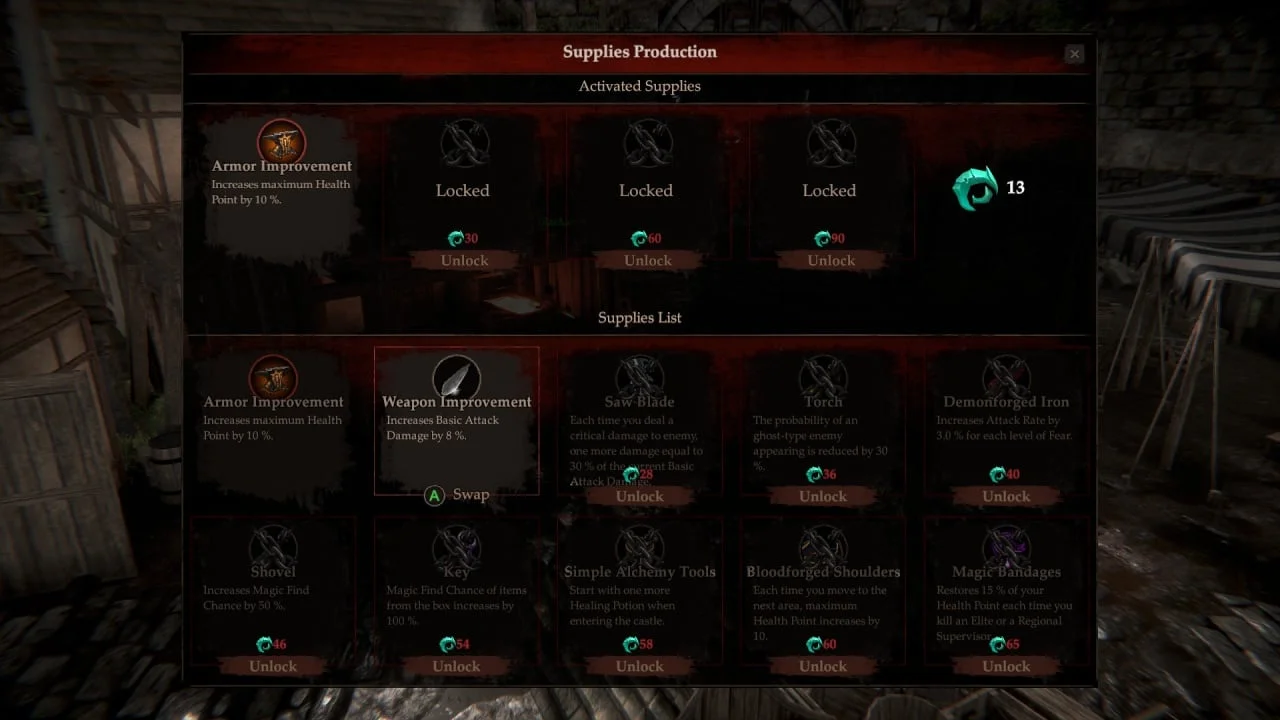Unlock the activated slot costing 30
Image resolution: width=1280 pixels, height=720 pixels.
tap(464, 261)
